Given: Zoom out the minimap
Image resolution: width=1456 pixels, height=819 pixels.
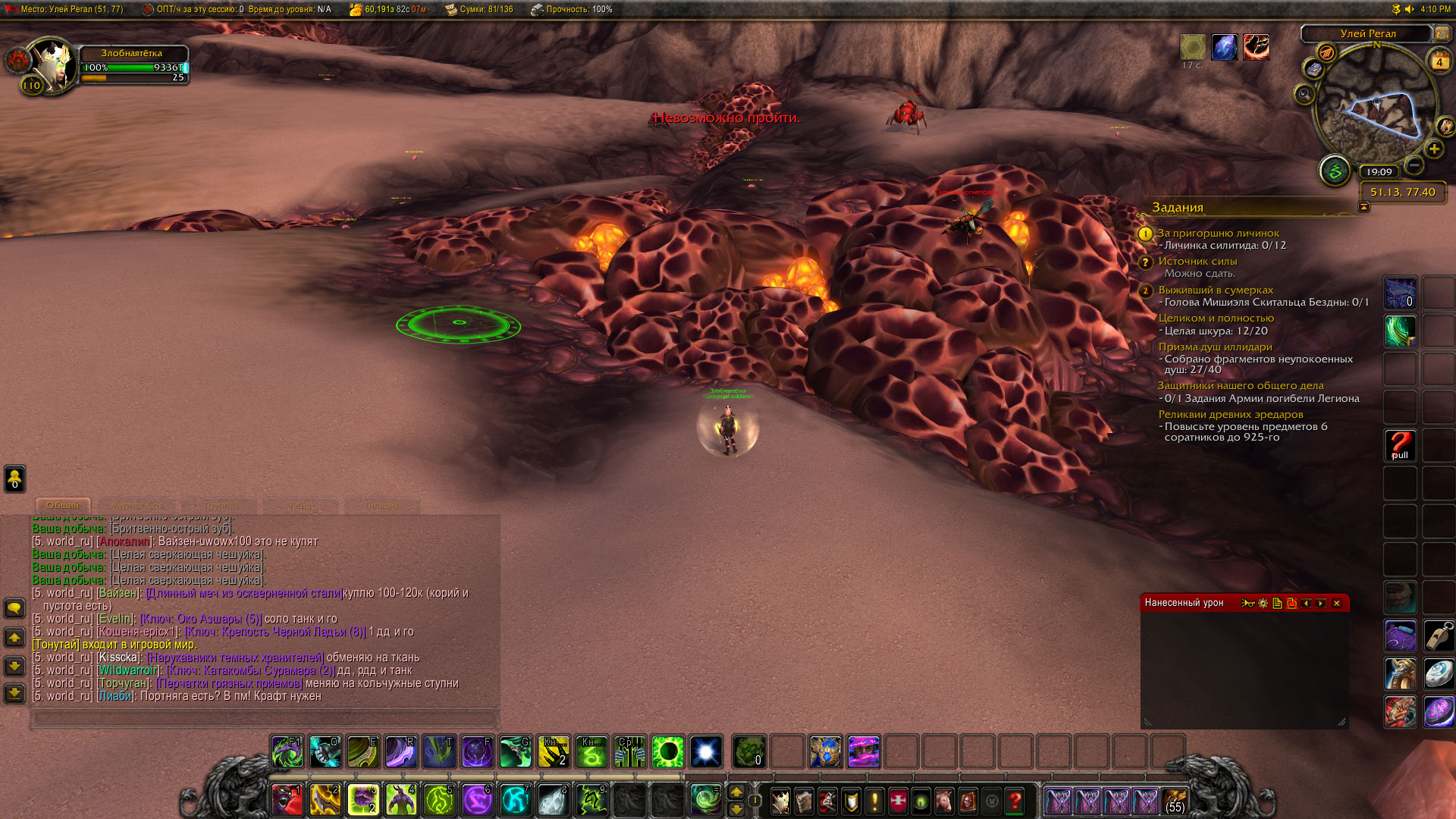Looking at the screenshot, I should 1414,165.
